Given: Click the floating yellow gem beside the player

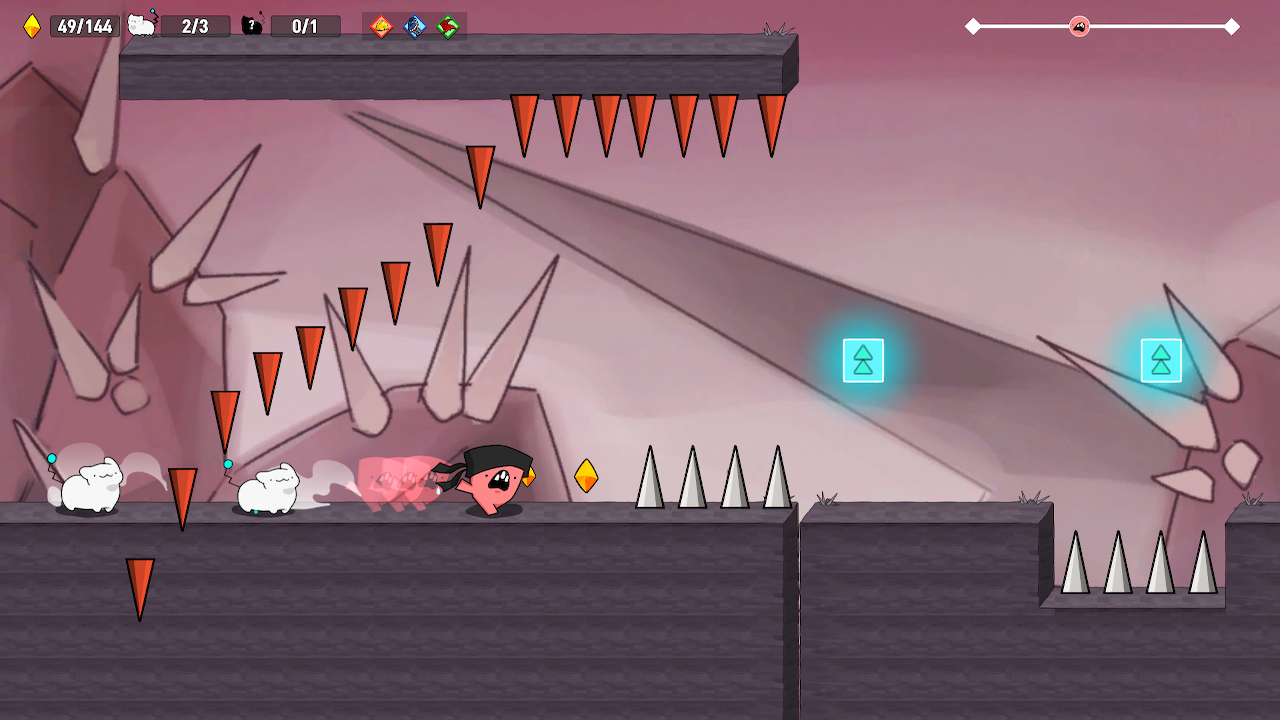Looking at the screenshot, I should pyautogui.click(x=587, y=477).
